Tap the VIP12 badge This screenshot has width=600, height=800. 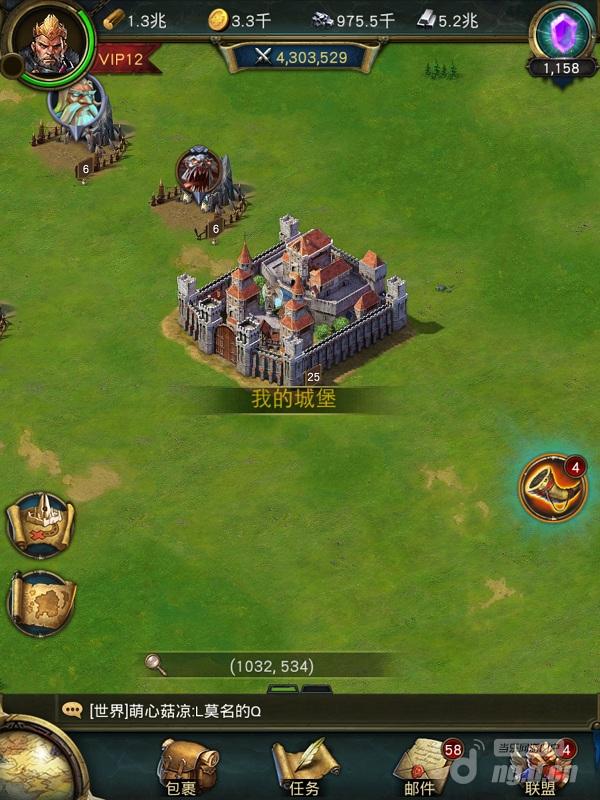121,59
